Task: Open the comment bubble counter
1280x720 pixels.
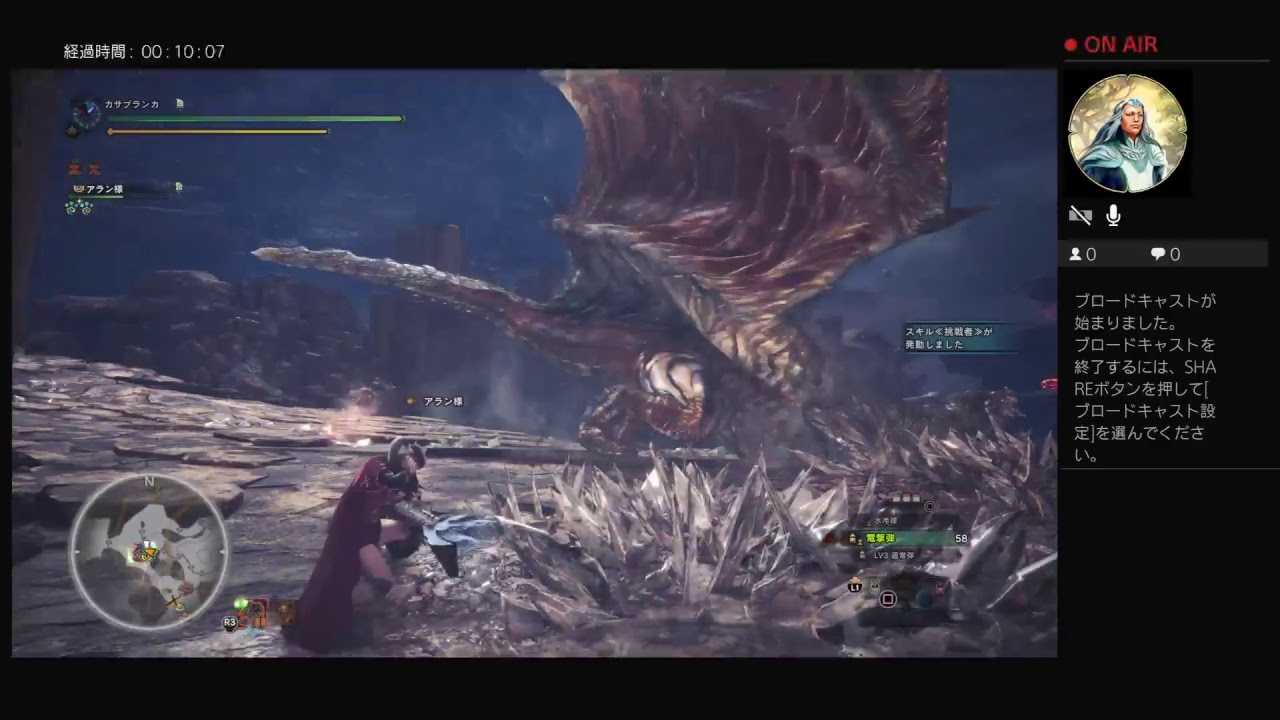Action: [1156, 254]
